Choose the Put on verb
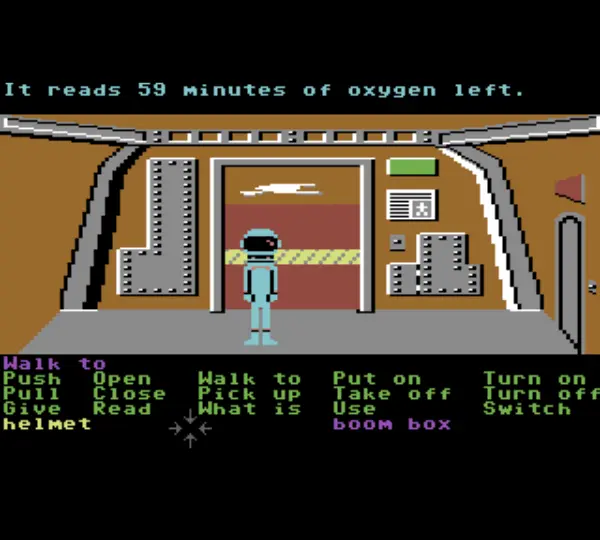The height and width of the screenshot is (540, 600). coord(377,379)
